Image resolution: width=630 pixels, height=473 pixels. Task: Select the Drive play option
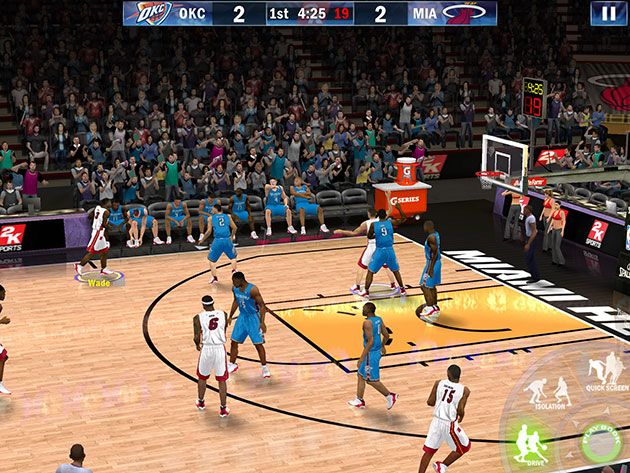pos(531,443)
